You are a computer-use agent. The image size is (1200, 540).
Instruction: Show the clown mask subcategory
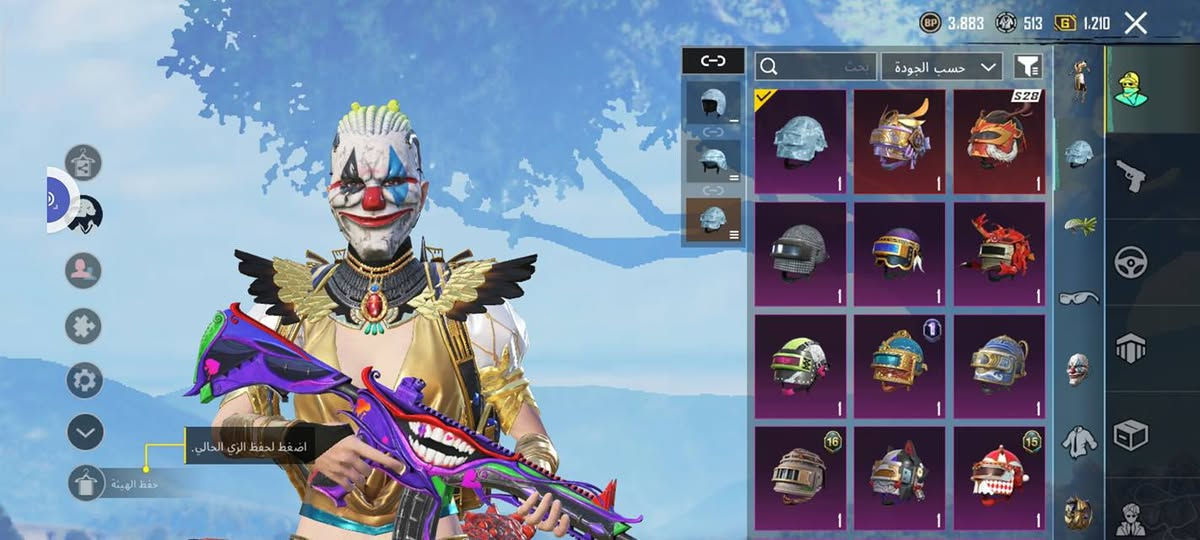(1078, 367)
